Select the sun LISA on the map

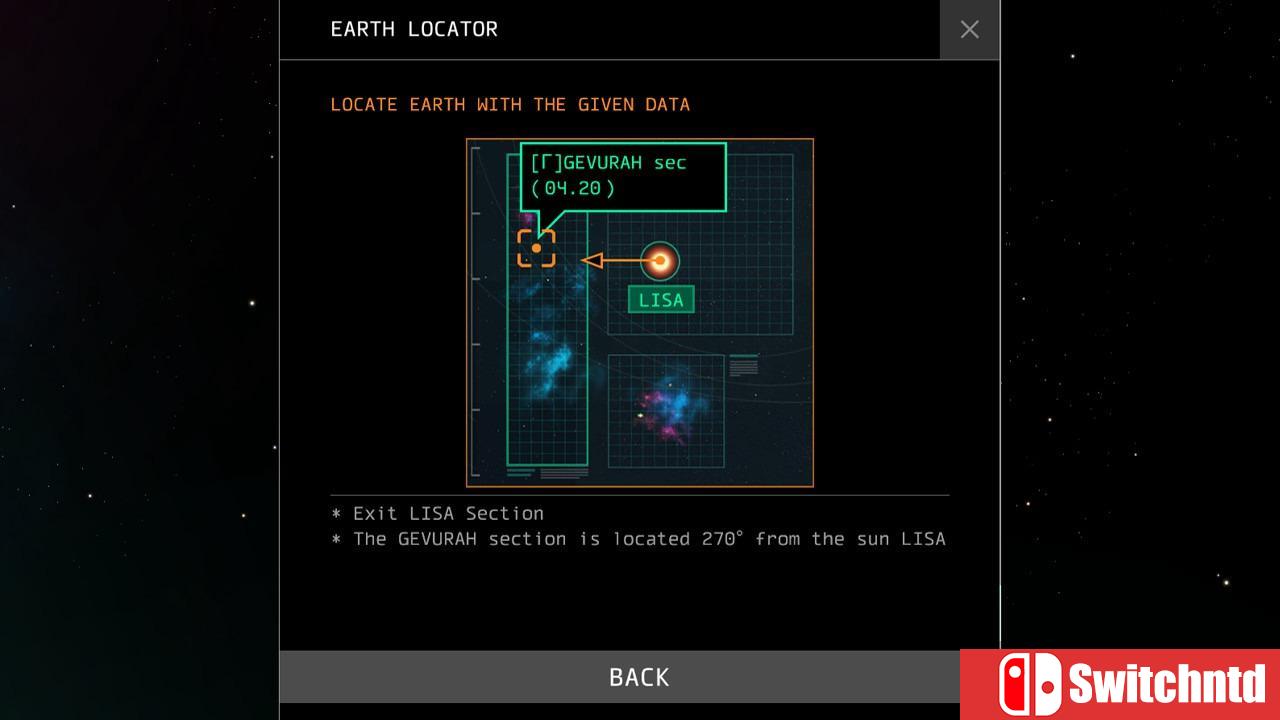pyautogui.click(x=662, y=261)
